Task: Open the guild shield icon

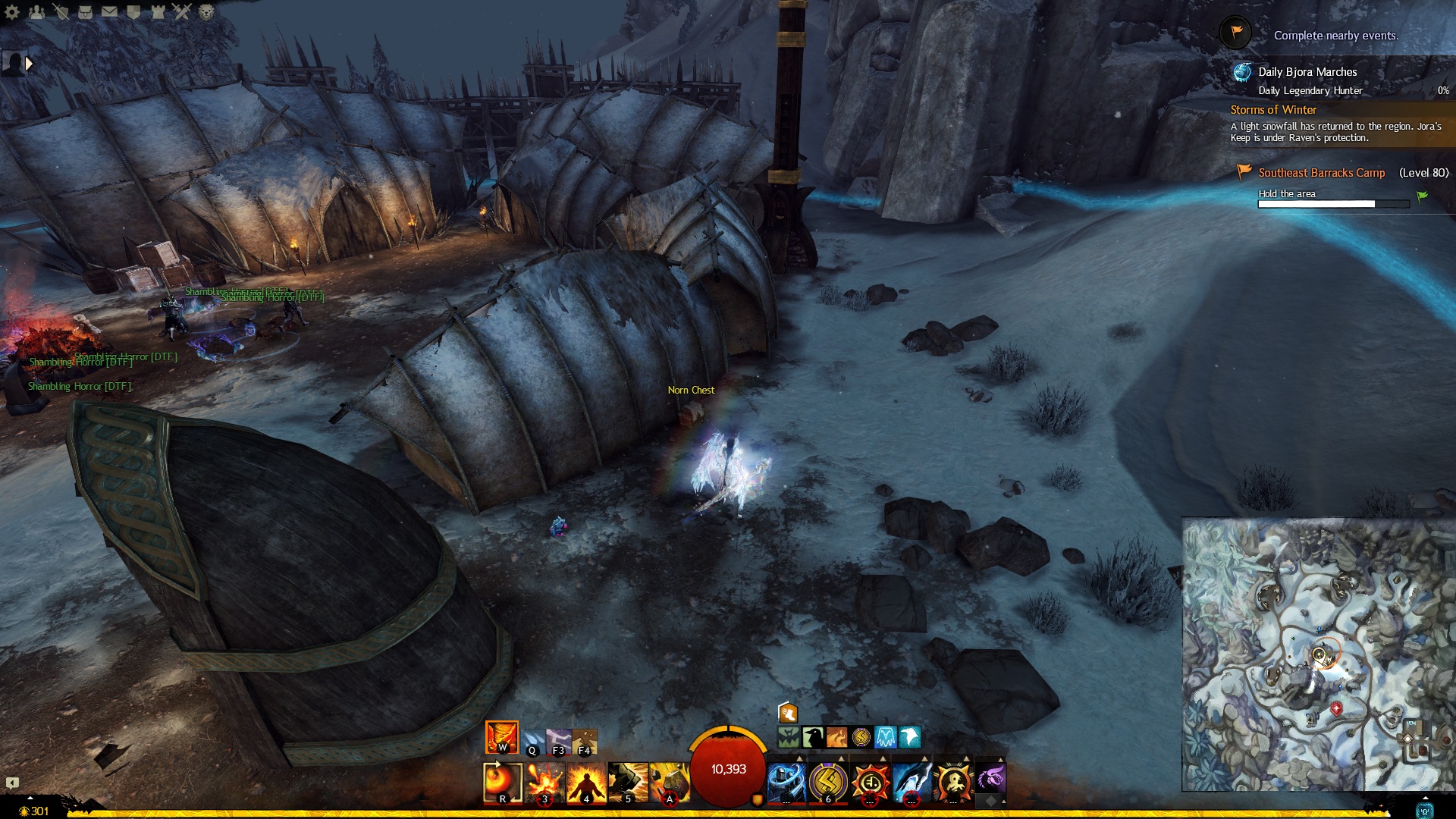Action: [133, 11]
